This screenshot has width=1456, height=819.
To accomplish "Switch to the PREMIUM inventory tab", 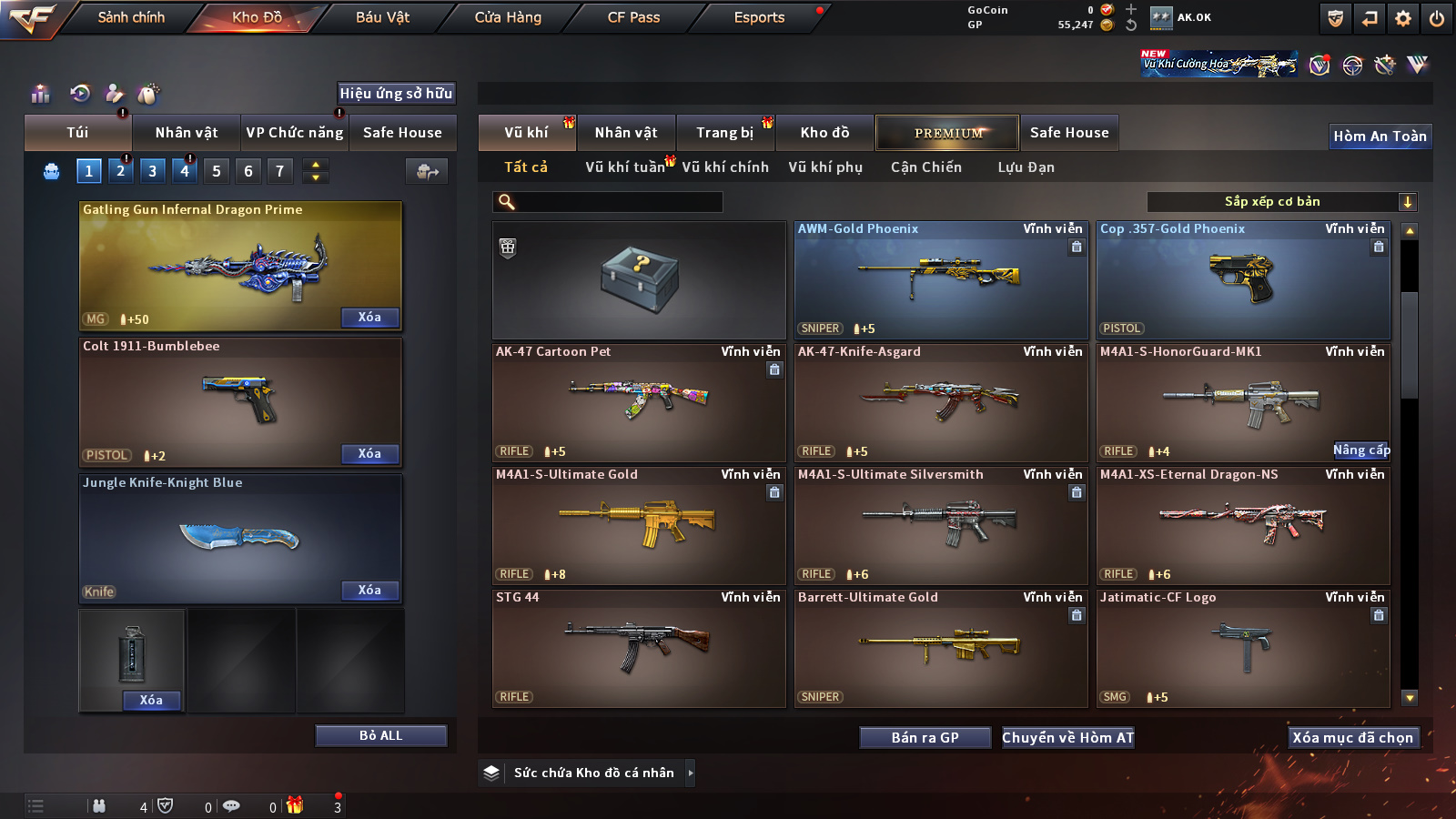I will [x=947, y=133].
